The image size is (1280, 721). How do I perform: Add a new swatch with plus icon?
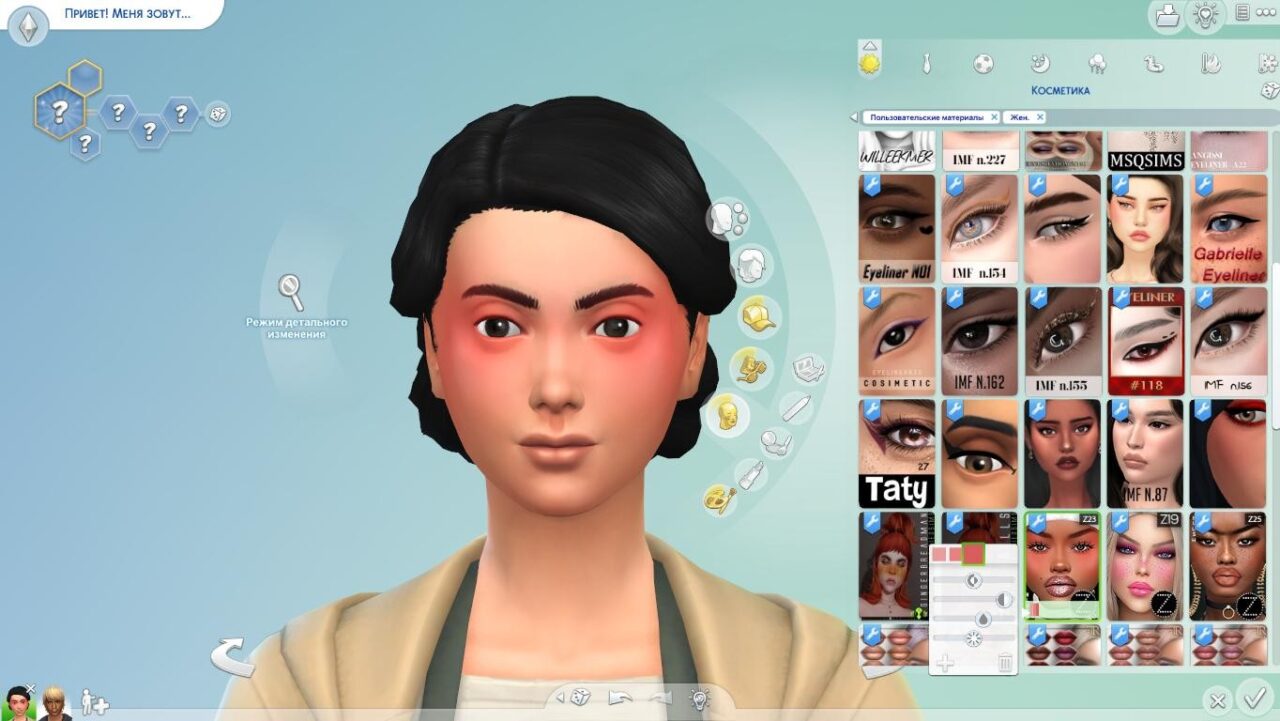pos(945,661)
